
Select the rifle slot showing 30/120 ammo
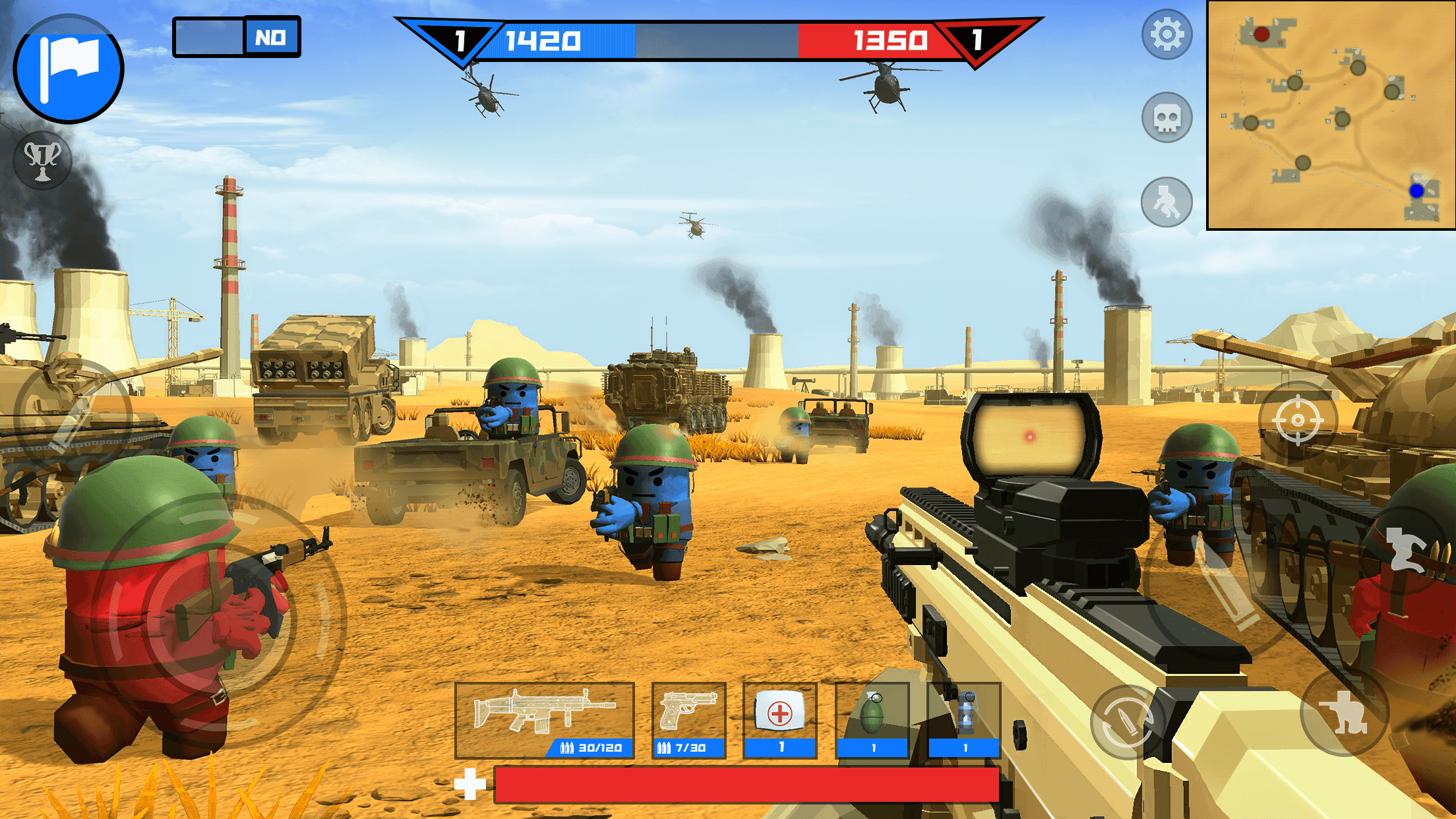[544, 719]
